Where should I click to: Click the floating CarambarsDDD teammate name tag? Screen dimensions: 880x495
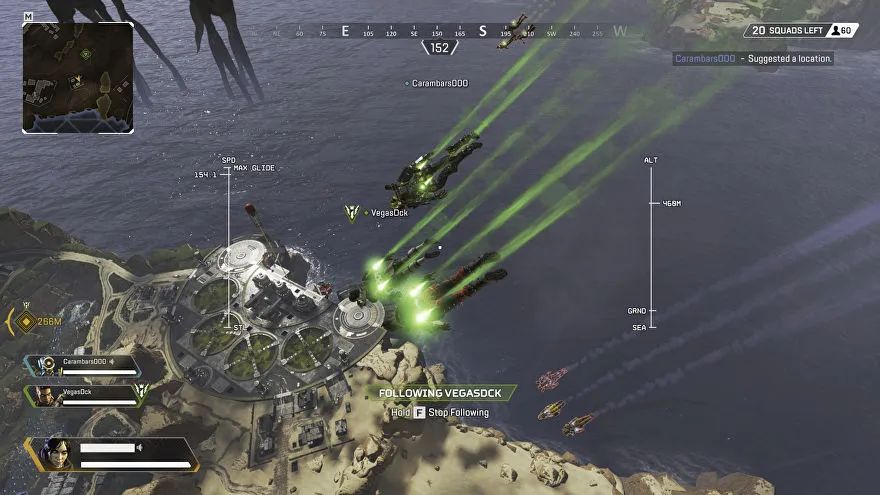pyautogui.click(x=437, y=83)
